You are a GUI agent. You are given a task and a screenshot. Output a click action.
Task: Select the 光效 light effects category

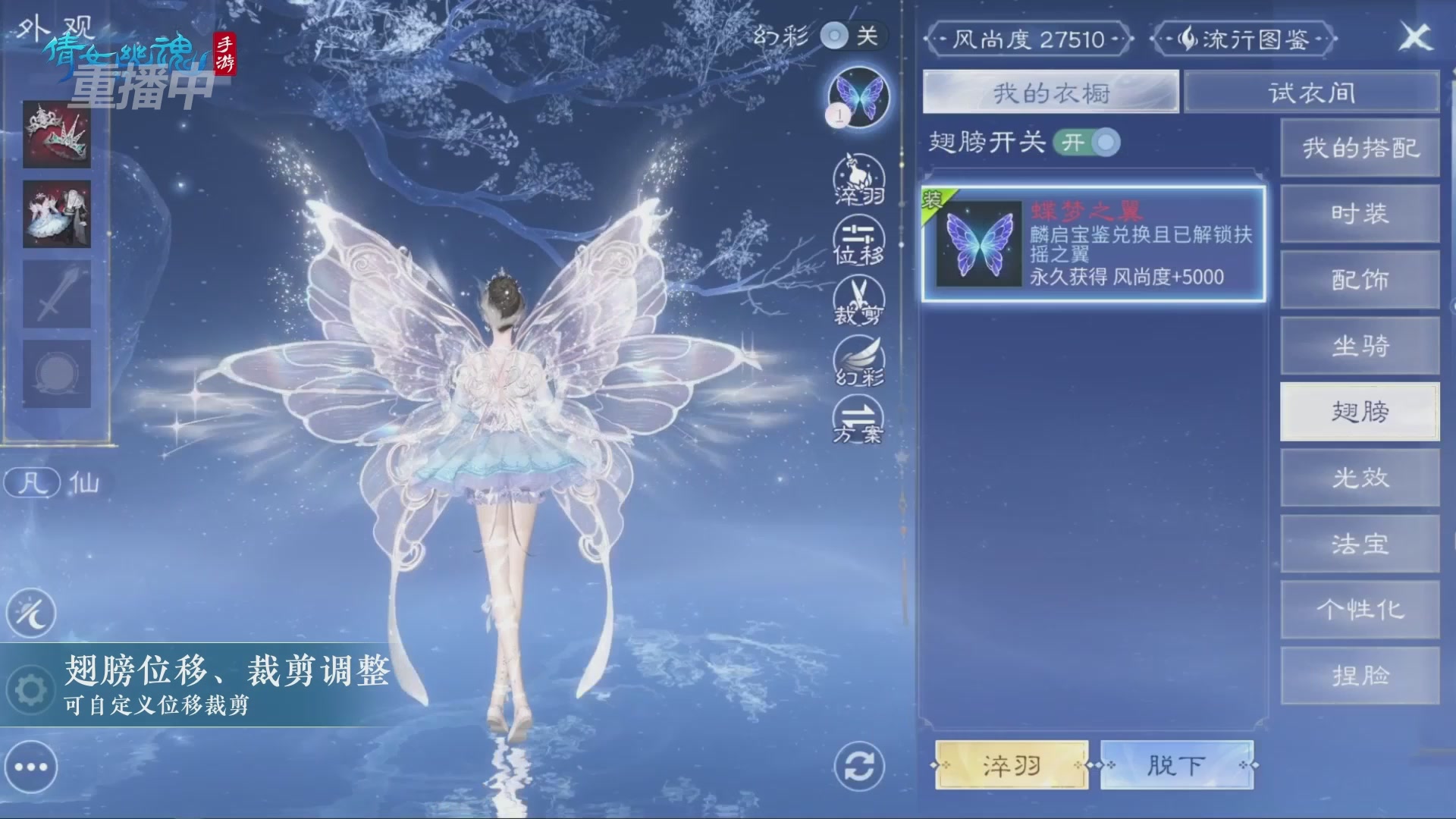[1360, 478]
